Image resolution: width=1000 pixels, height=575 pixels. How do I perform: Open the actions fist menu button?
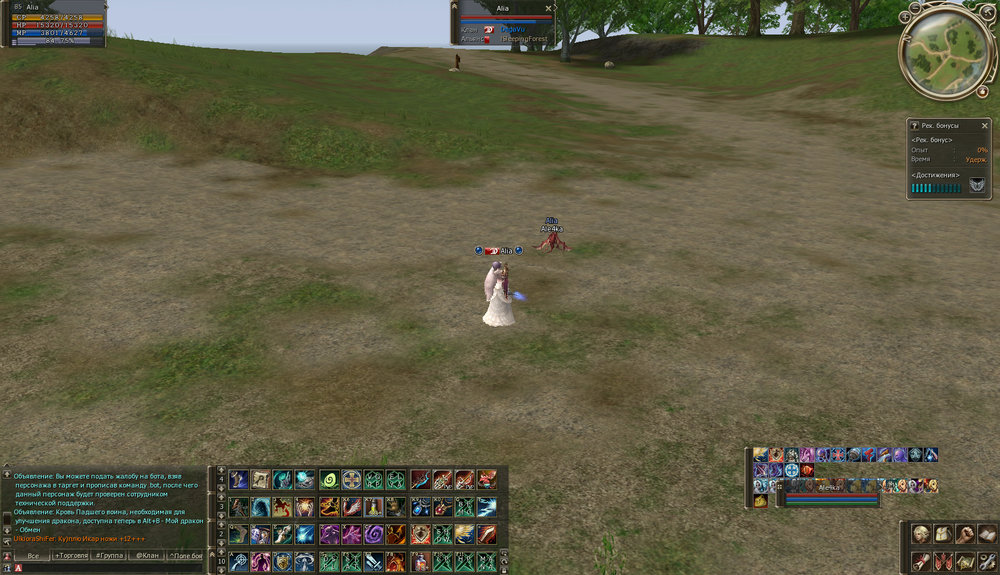(964, 534)
